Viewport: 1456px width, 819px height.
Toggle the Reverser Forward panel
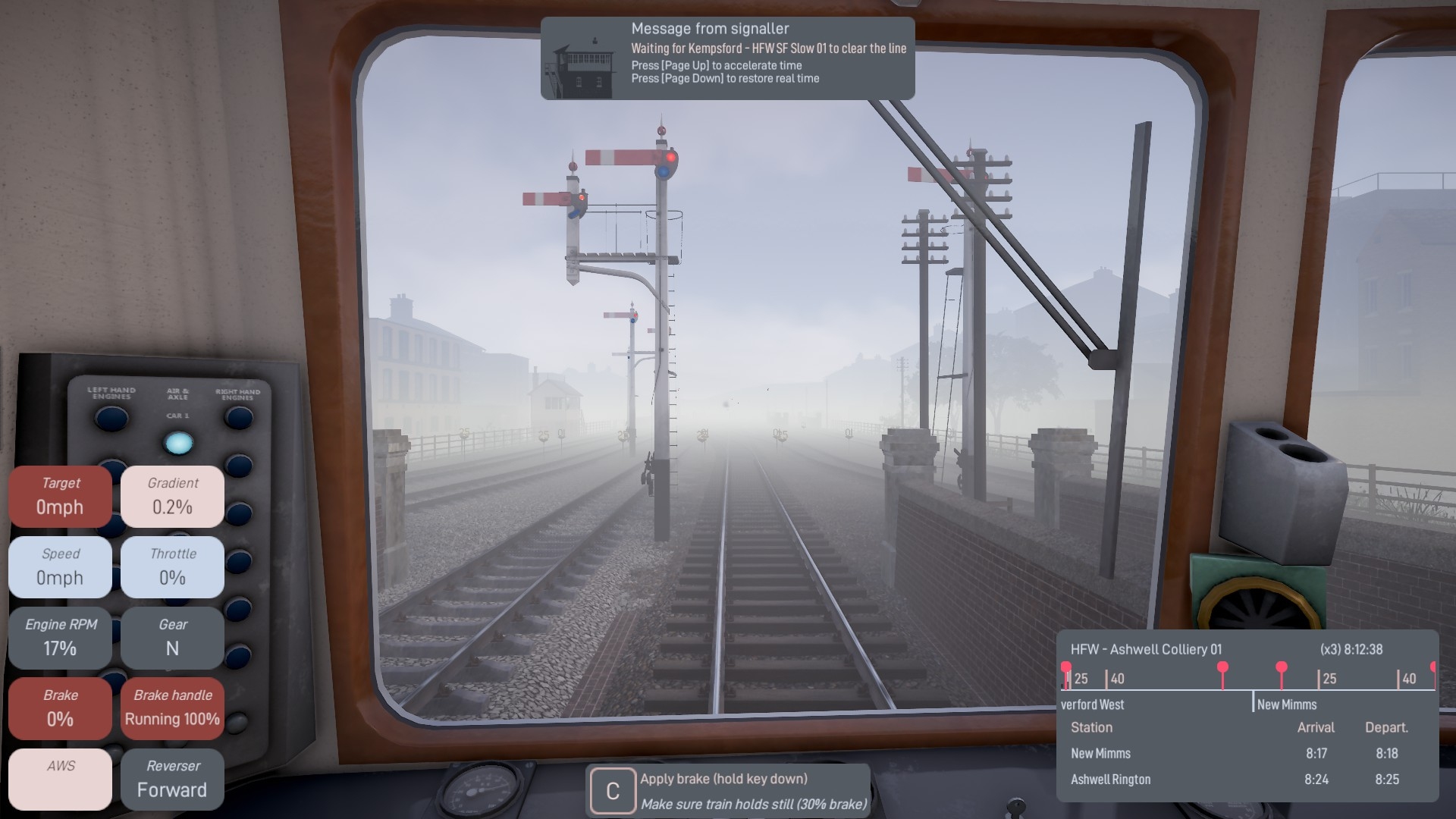pos(172,779)
